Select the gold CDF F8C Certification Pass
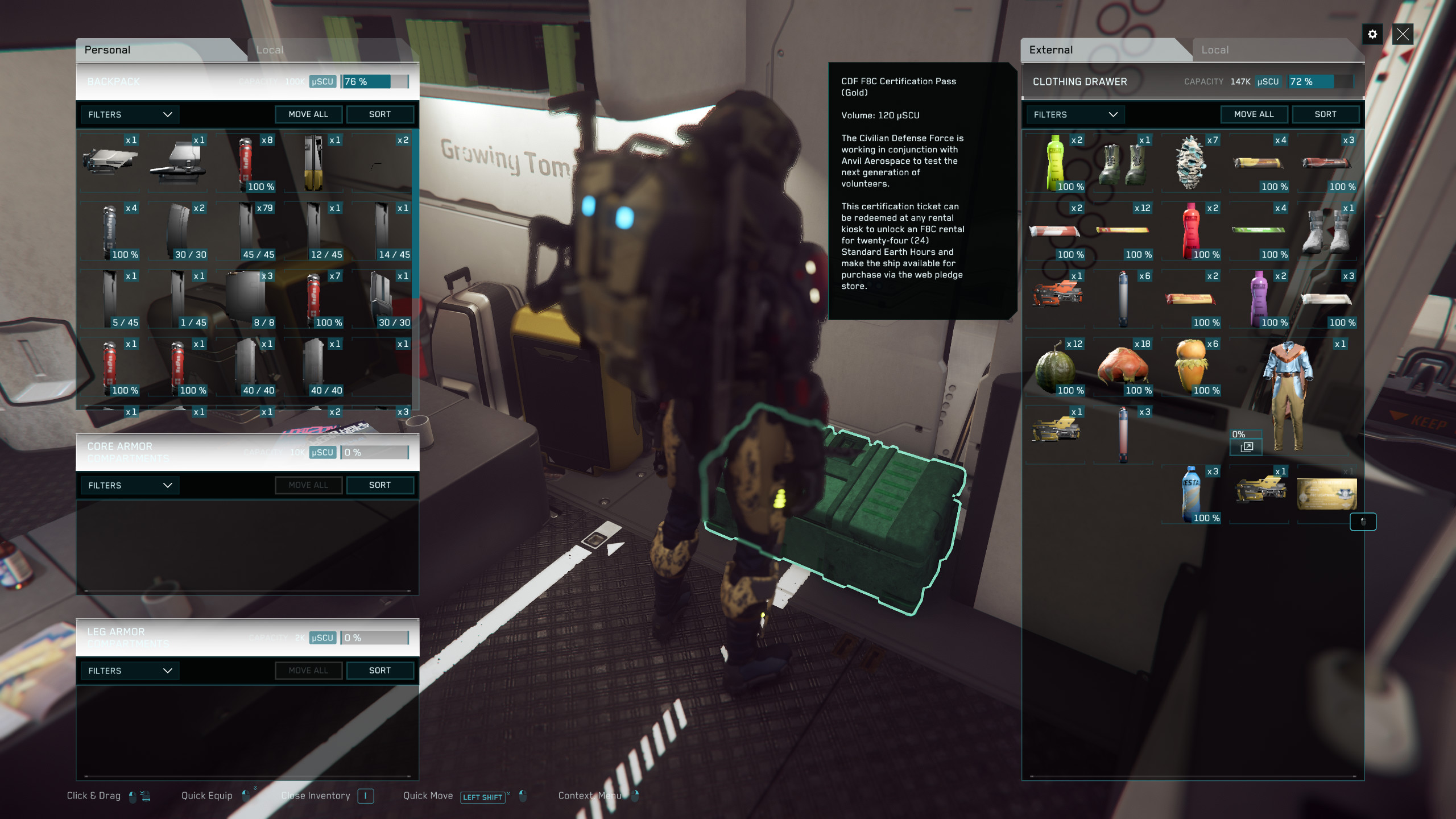The image size is (1456, 819). tap(1326, 493)
